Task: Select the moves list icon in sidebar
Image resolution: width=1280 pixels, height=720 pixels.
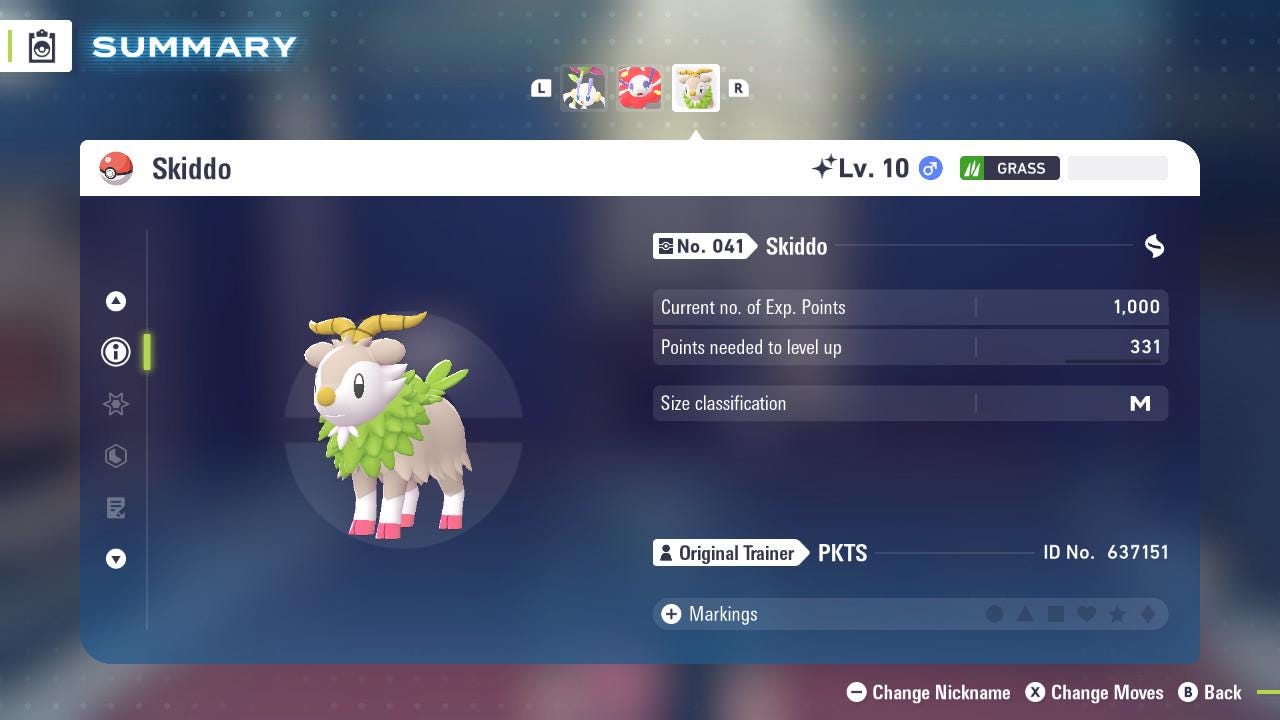Action: (116, 508)
